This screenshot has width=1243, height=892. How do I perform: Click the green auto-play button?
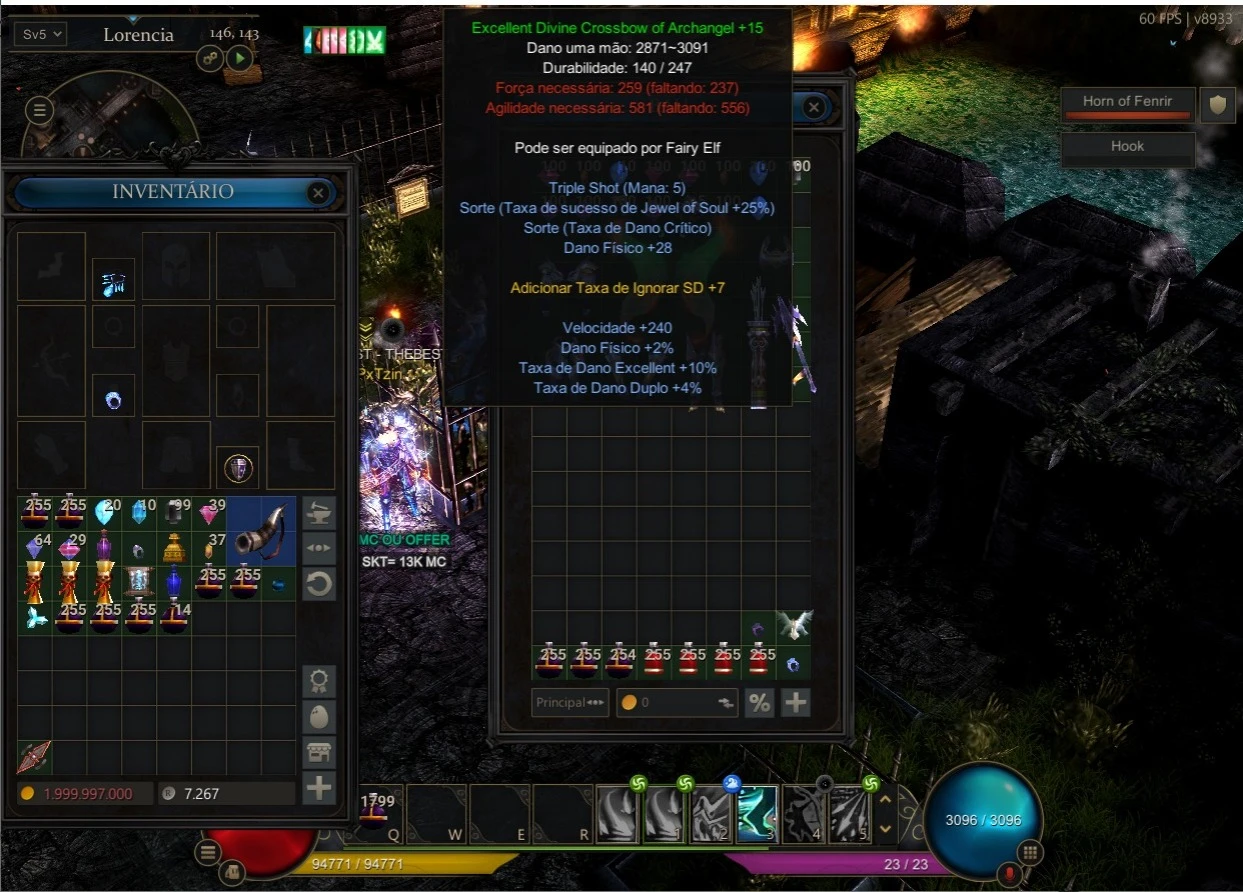[239, 58]
